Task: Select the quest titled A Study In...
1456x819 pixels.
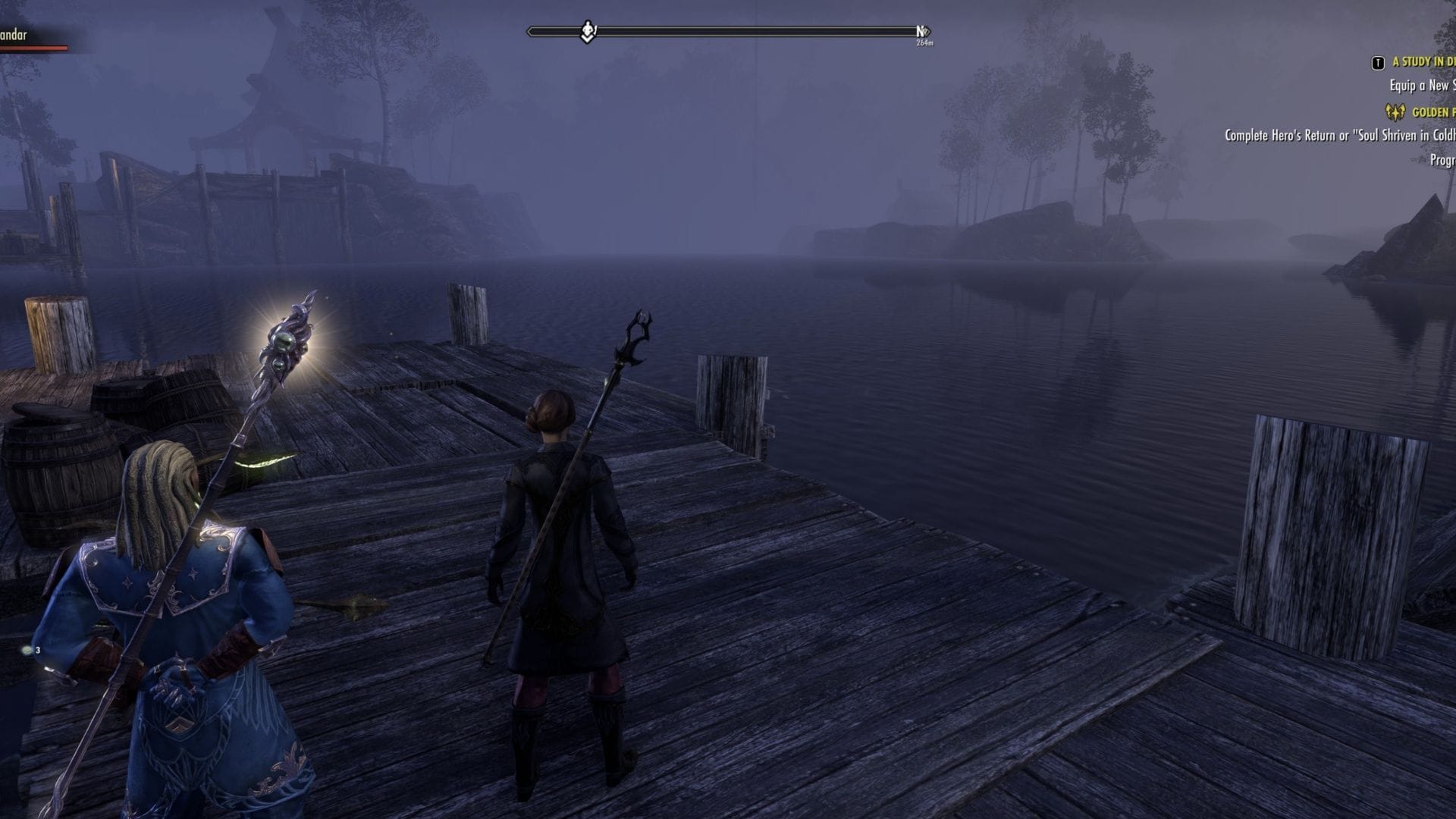Action: 1426,64
